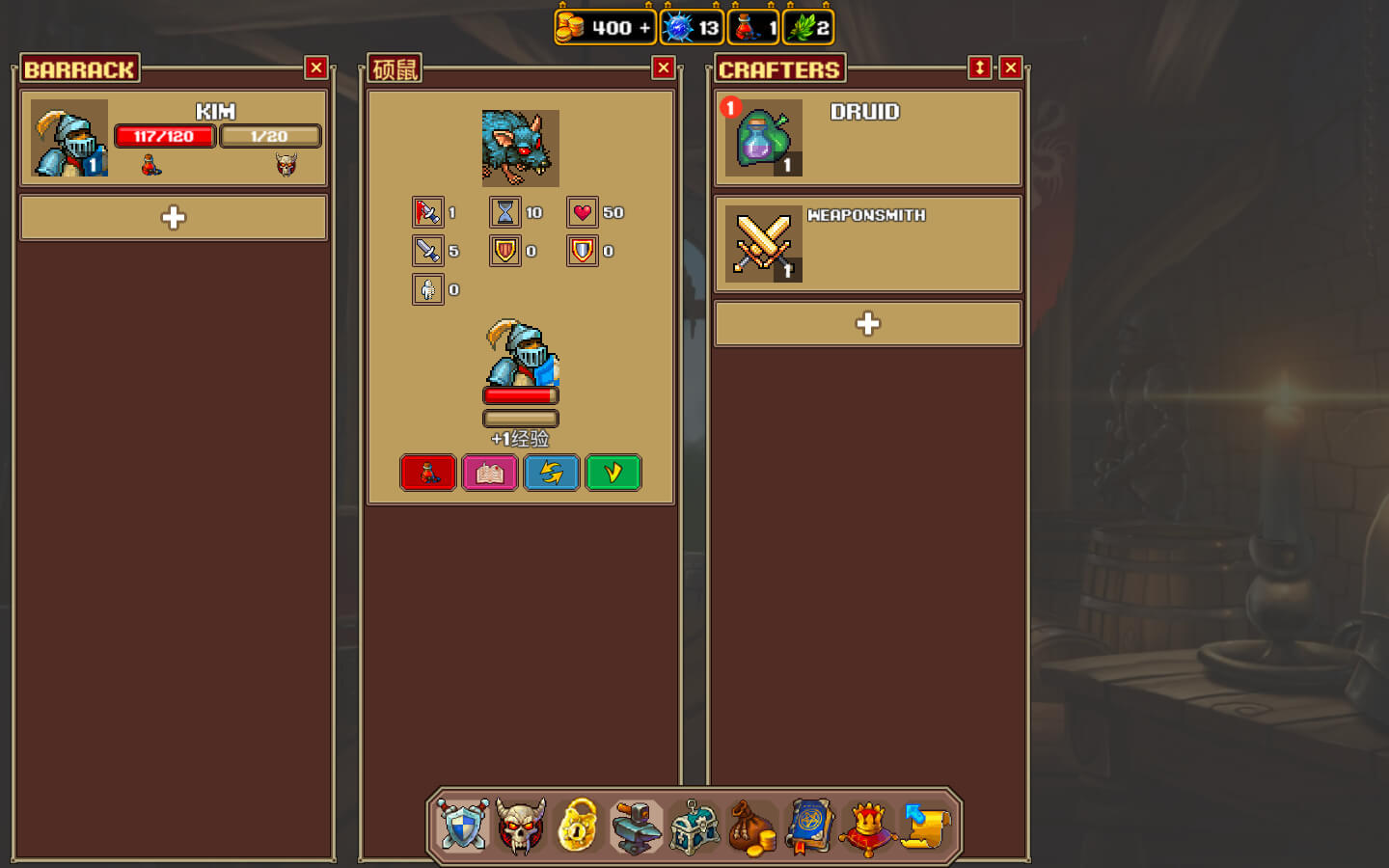Open the sword-and-shield barrack icon
The image size is (1389, 868).
[x=463, y=827]
